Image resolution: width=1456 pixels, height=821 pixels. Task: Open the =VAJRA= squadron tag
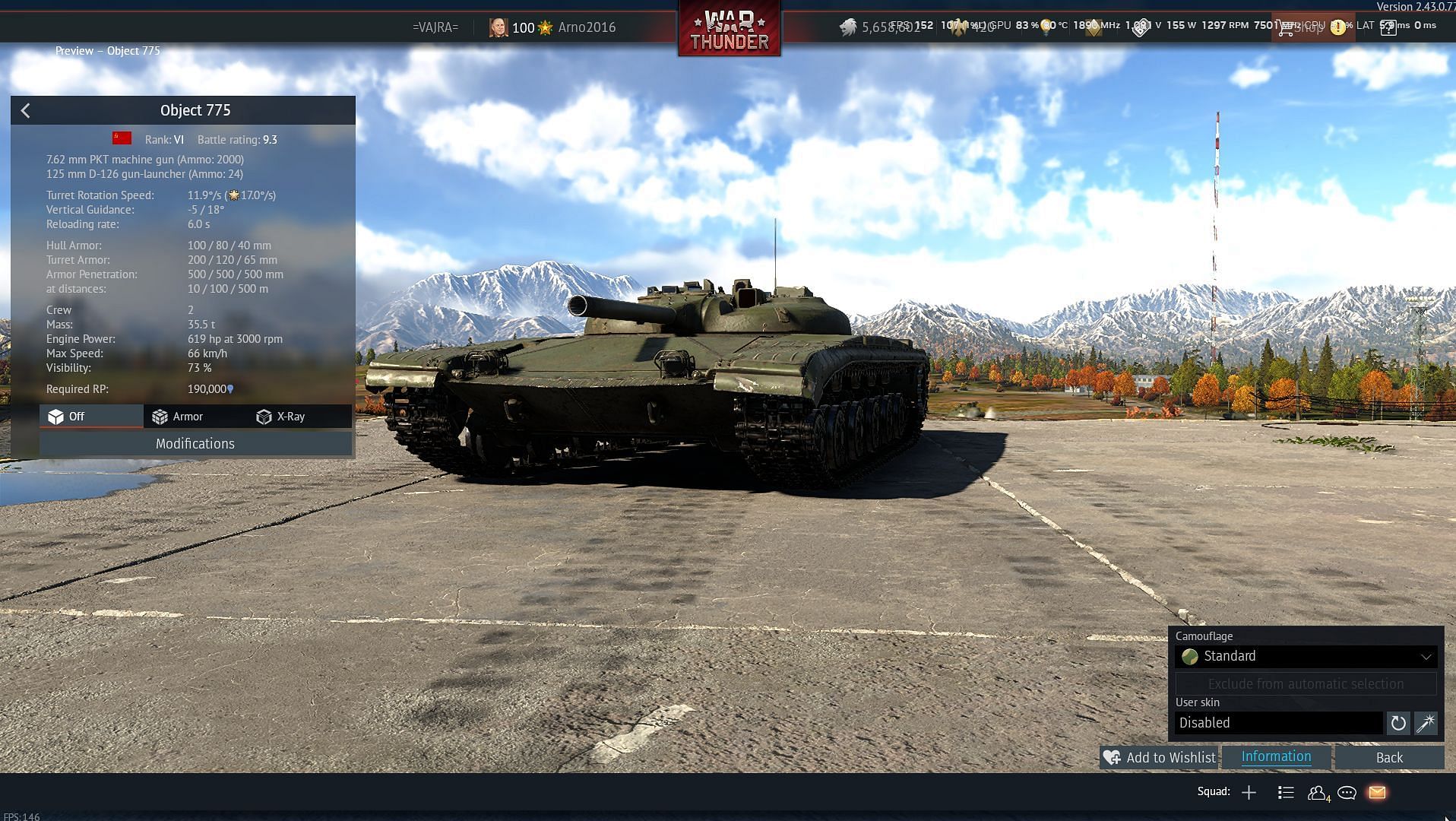tap(435, 27)
